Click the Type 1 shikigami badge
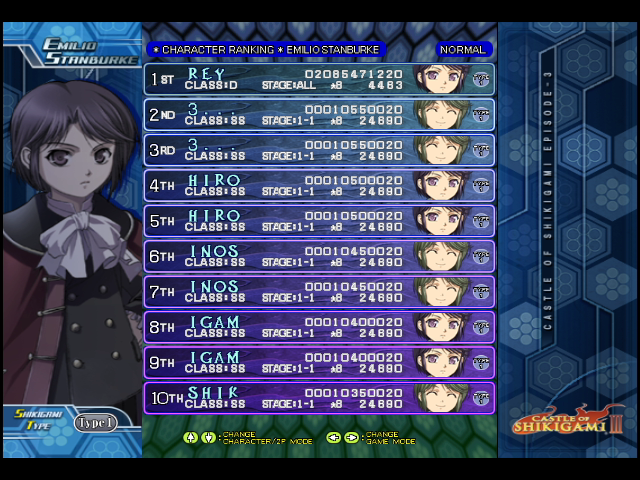Image resolution: width=640 pixels, height=480 pixels. pos(95,422)
